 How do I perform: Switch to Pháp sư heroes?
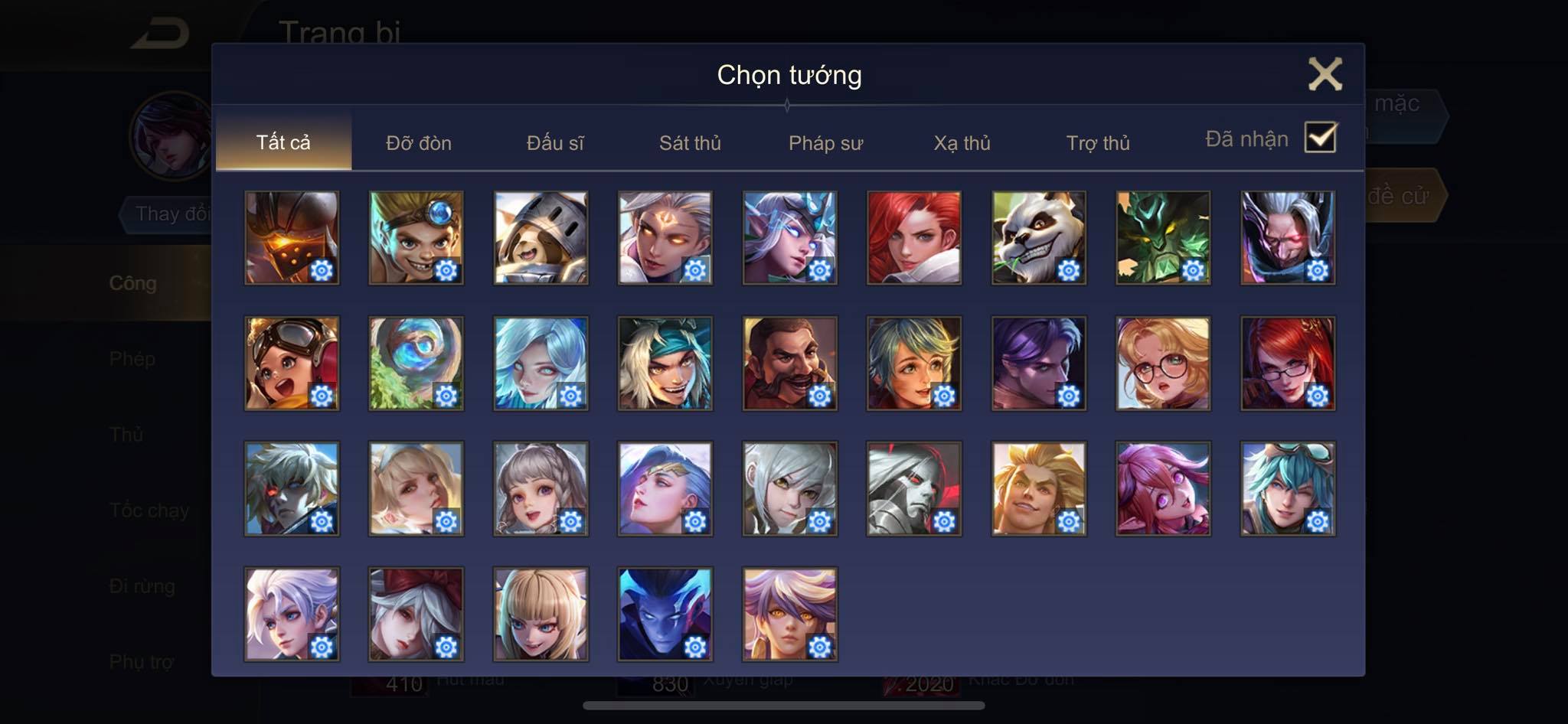click(x=825, y=143)
